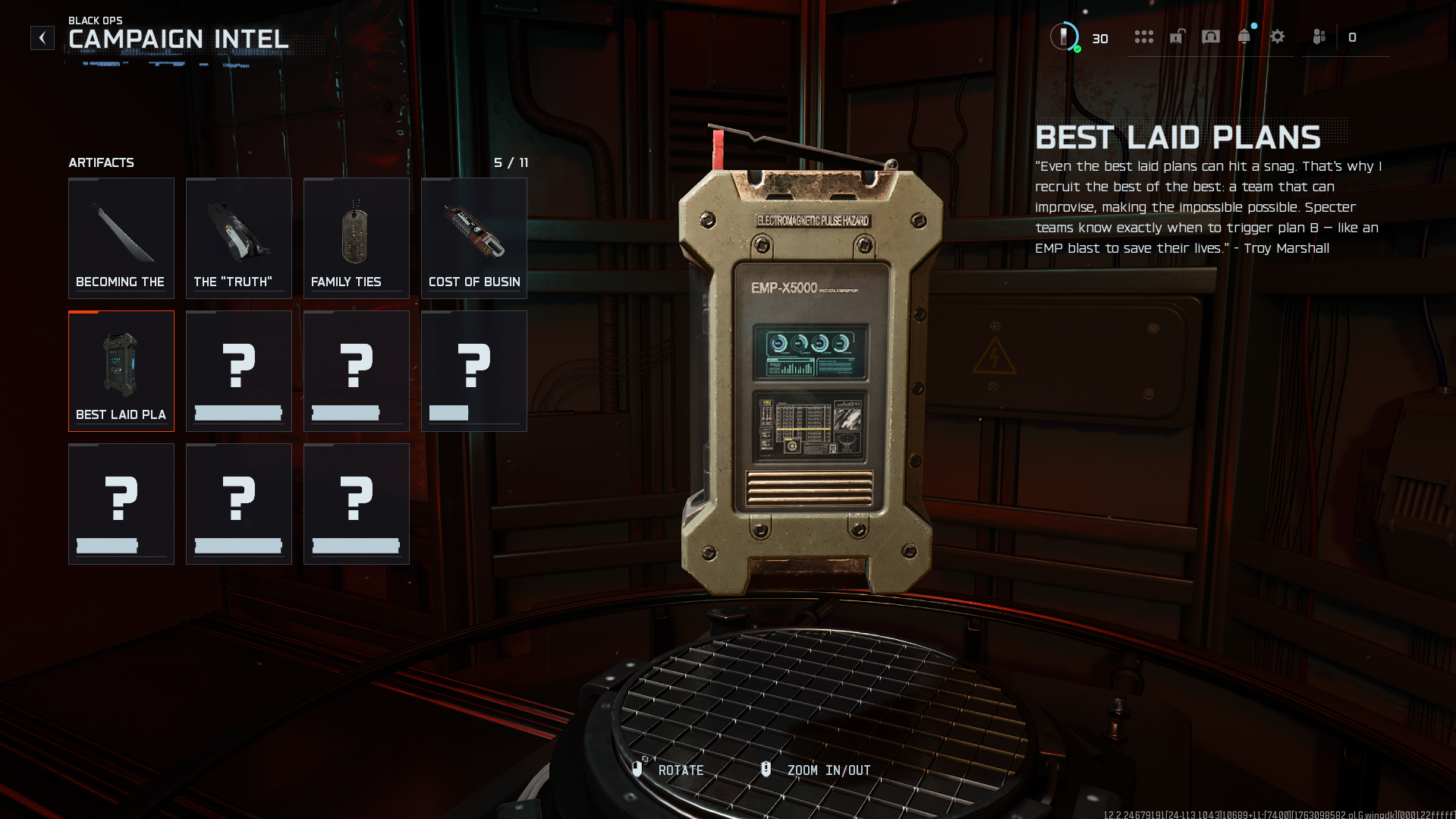Select the Becoming The artifact tile
Viewport: 1456px width, 819px height.
coord(121,238)
